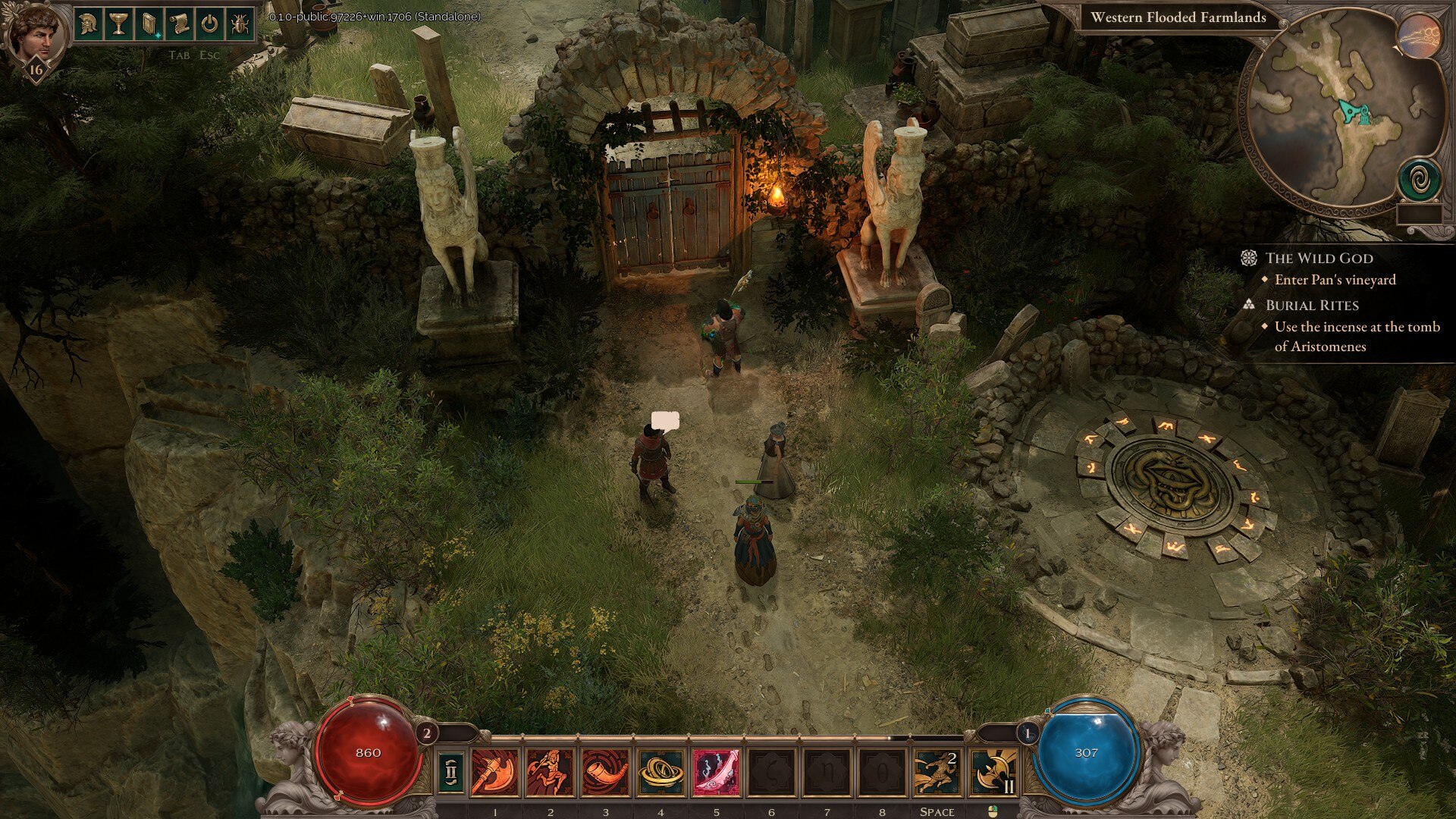
Task: Select the Burial Rites quest tracker
Action: (x=1312, y=305)
